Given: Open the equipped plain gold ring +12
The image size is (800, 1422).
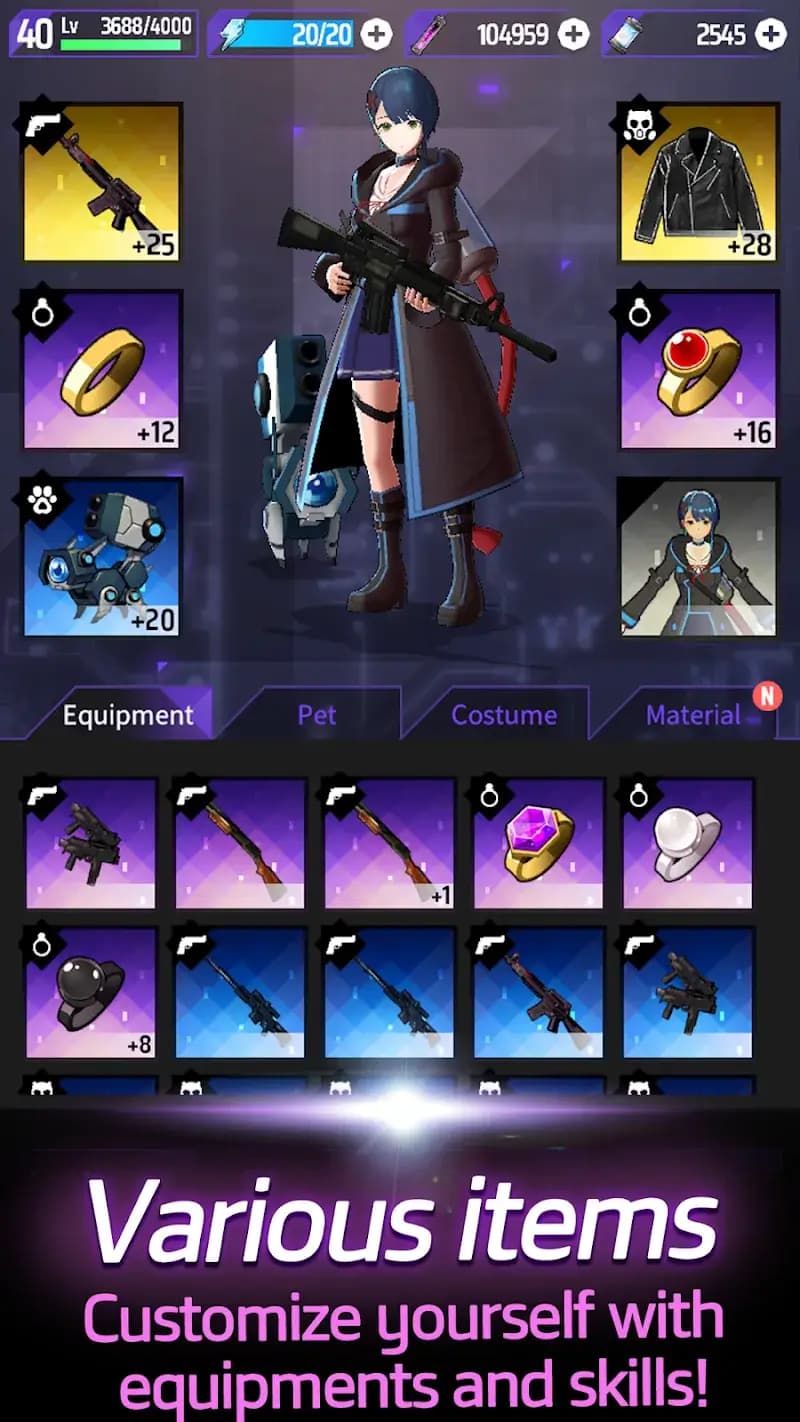Looking at the screenshot, I should pyautogui.click(x=102, y=370).
